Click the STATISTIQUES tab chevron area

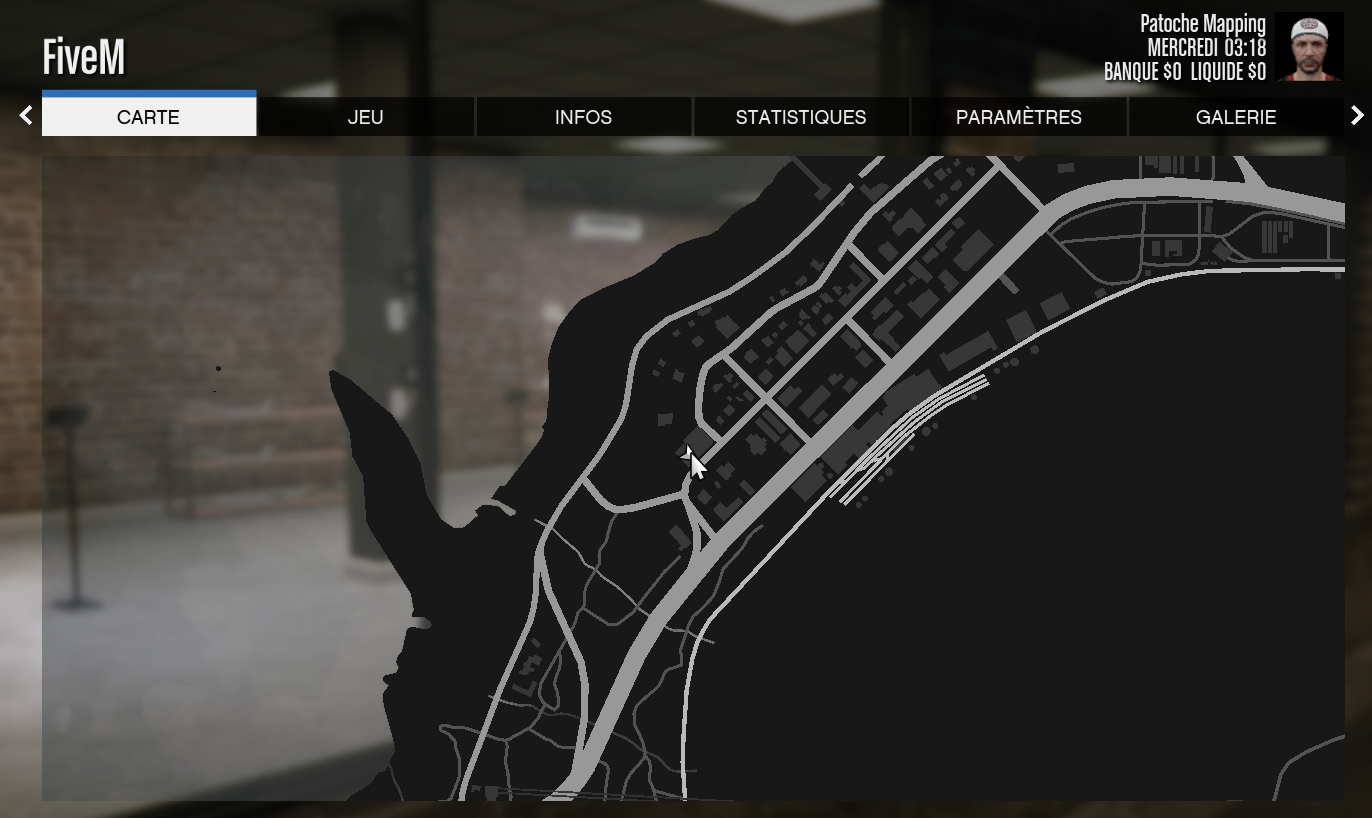tap(801, 117)
